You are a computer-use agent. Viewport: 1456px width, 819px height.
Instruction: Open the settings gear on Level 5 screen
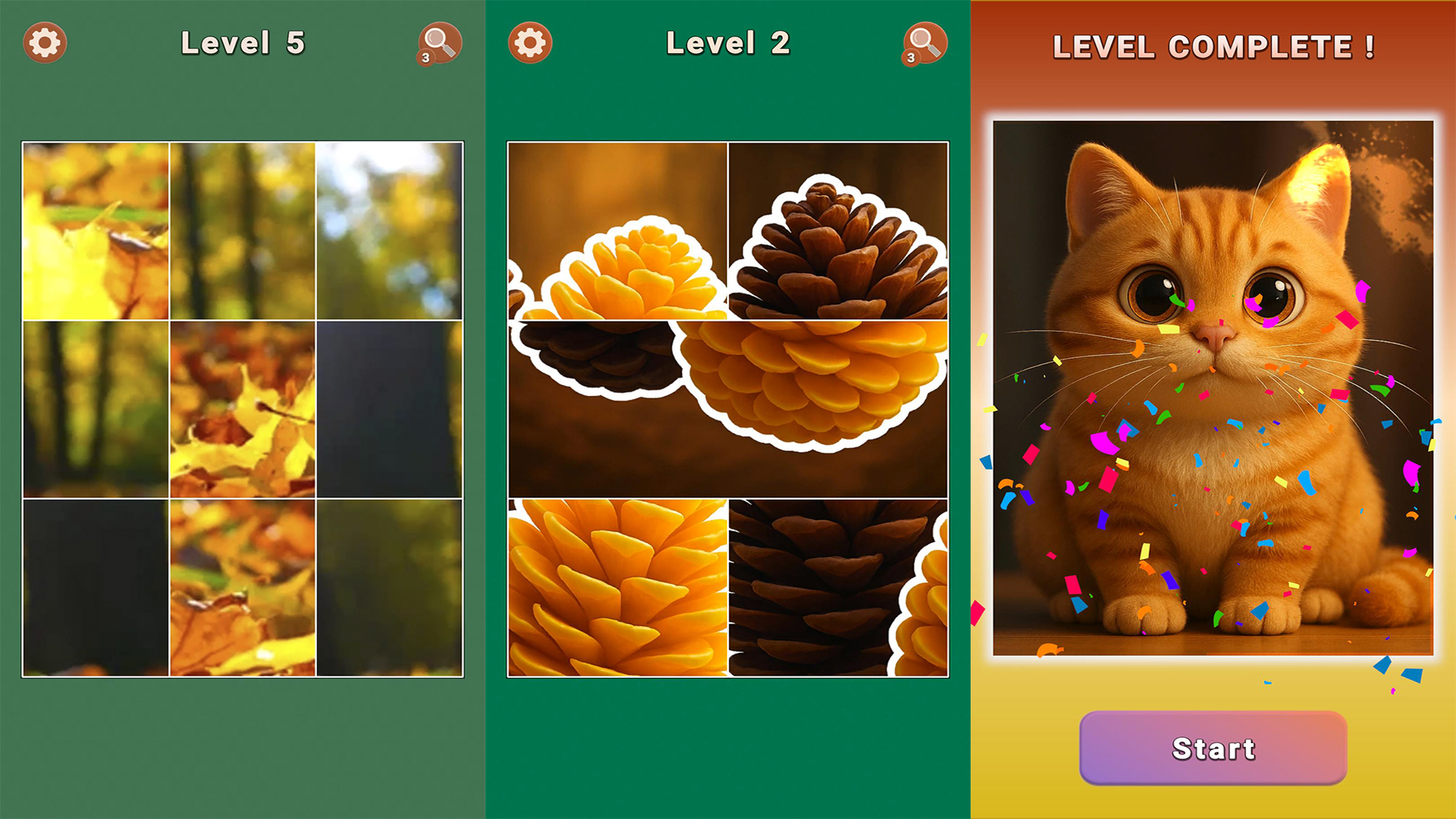(x=45, y=43)
